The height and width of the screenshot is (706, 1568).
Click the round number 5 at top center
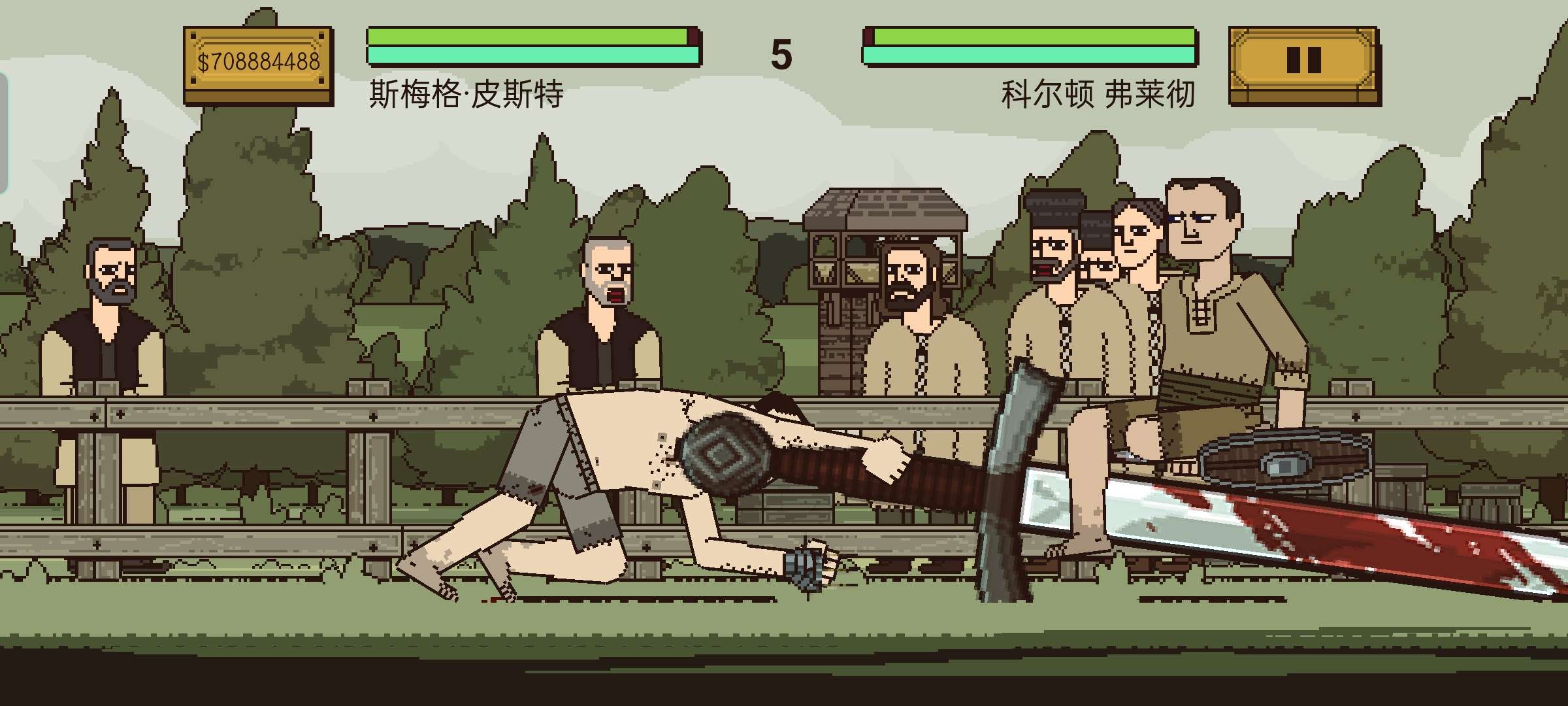pos(781,55)
